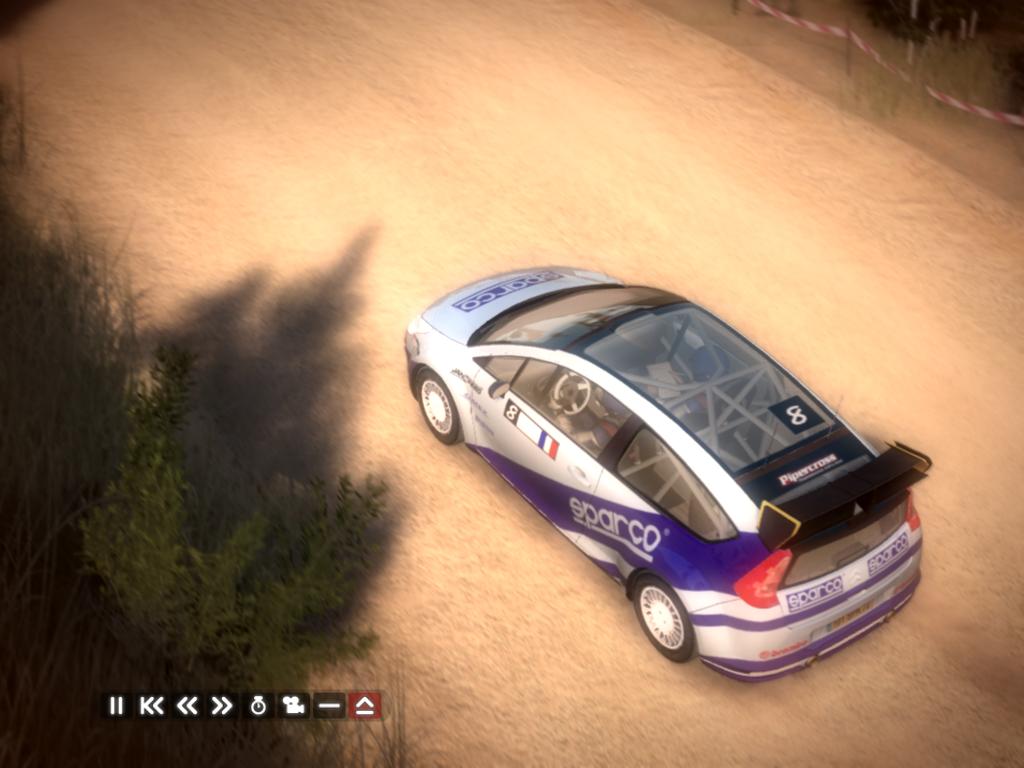Click the stopwatch icon in replay bar
Screen dimensions: 1024x768
(x=258, y=706)
